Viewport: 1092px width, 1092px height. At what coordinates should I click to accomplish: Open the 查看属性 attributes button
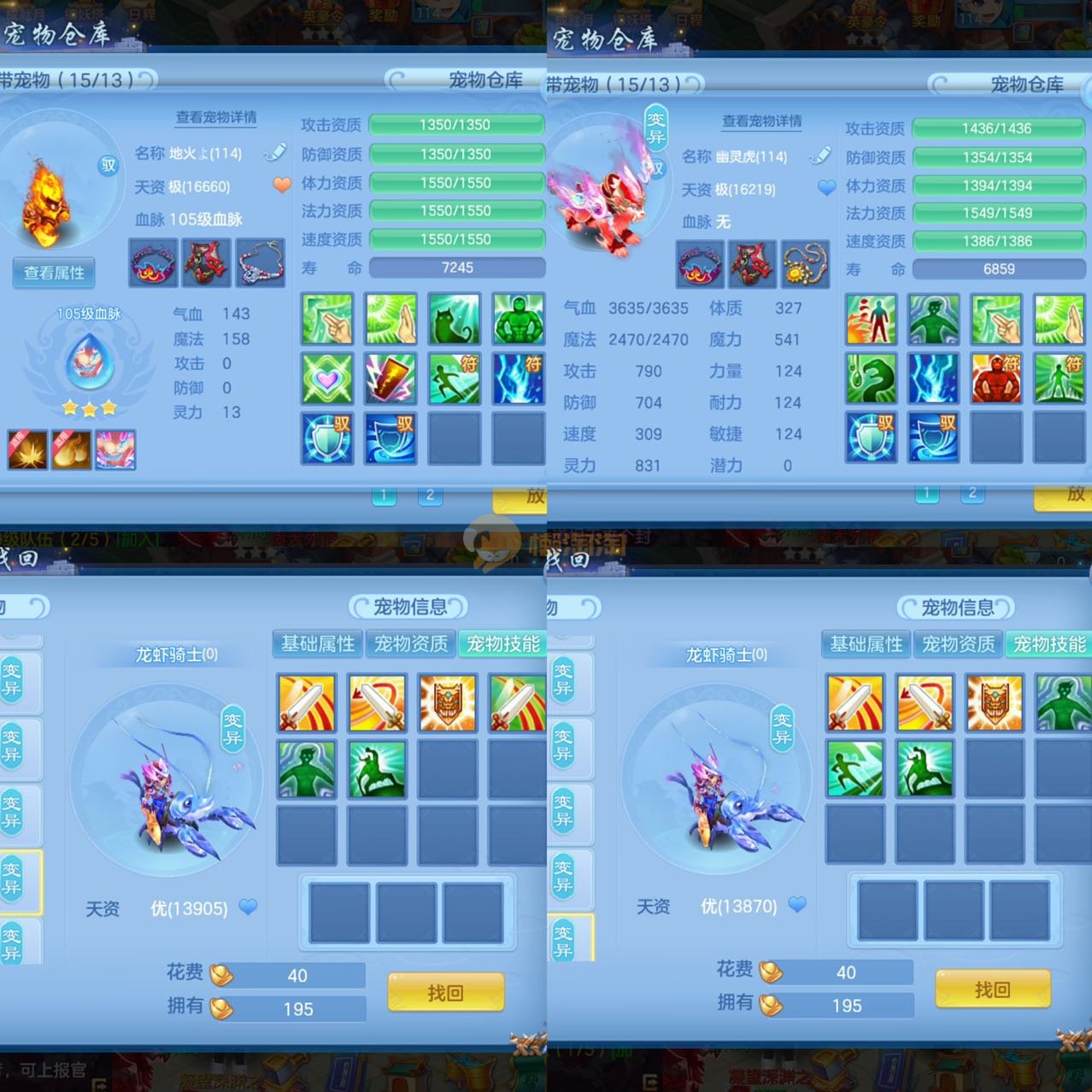point(54,273)
